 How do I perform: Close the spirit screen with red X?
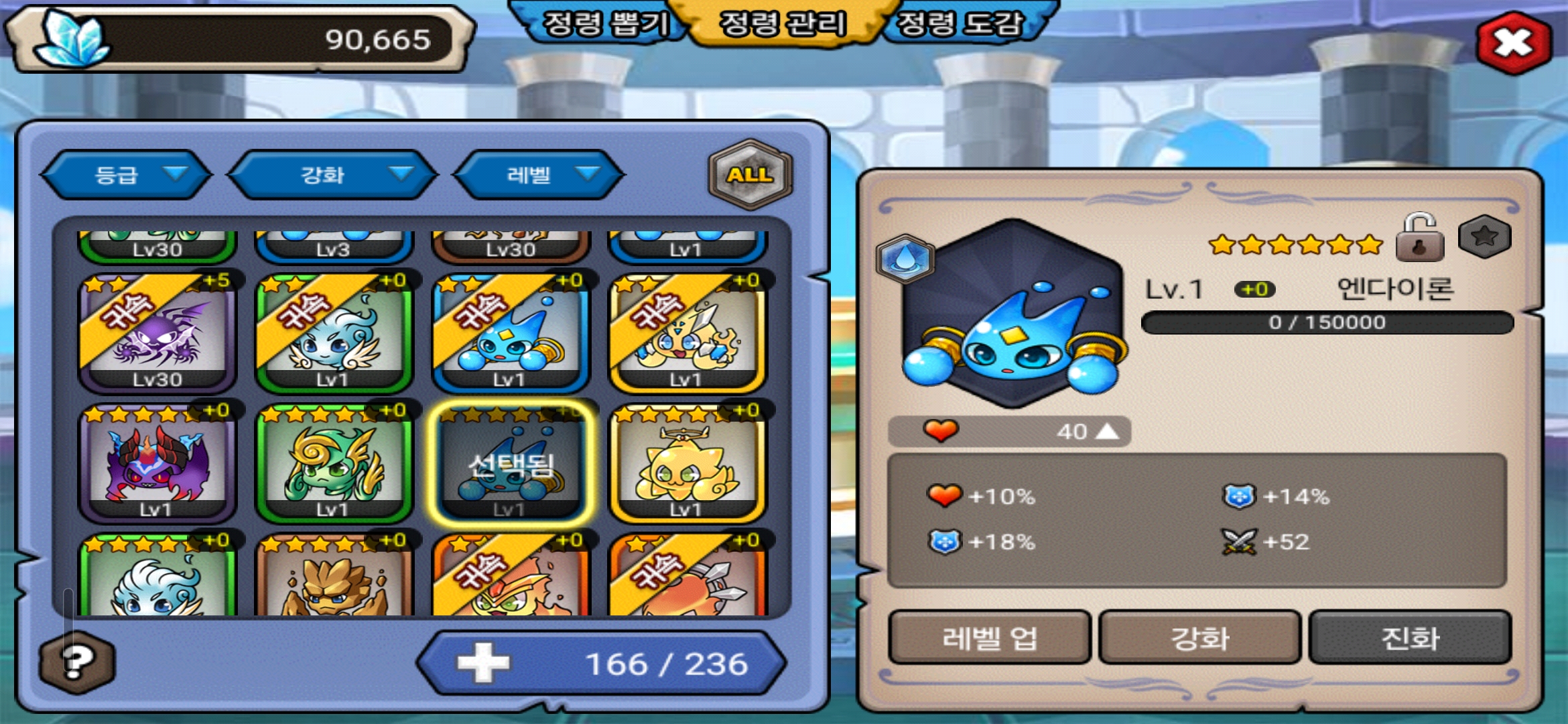tap(1514, 43)
